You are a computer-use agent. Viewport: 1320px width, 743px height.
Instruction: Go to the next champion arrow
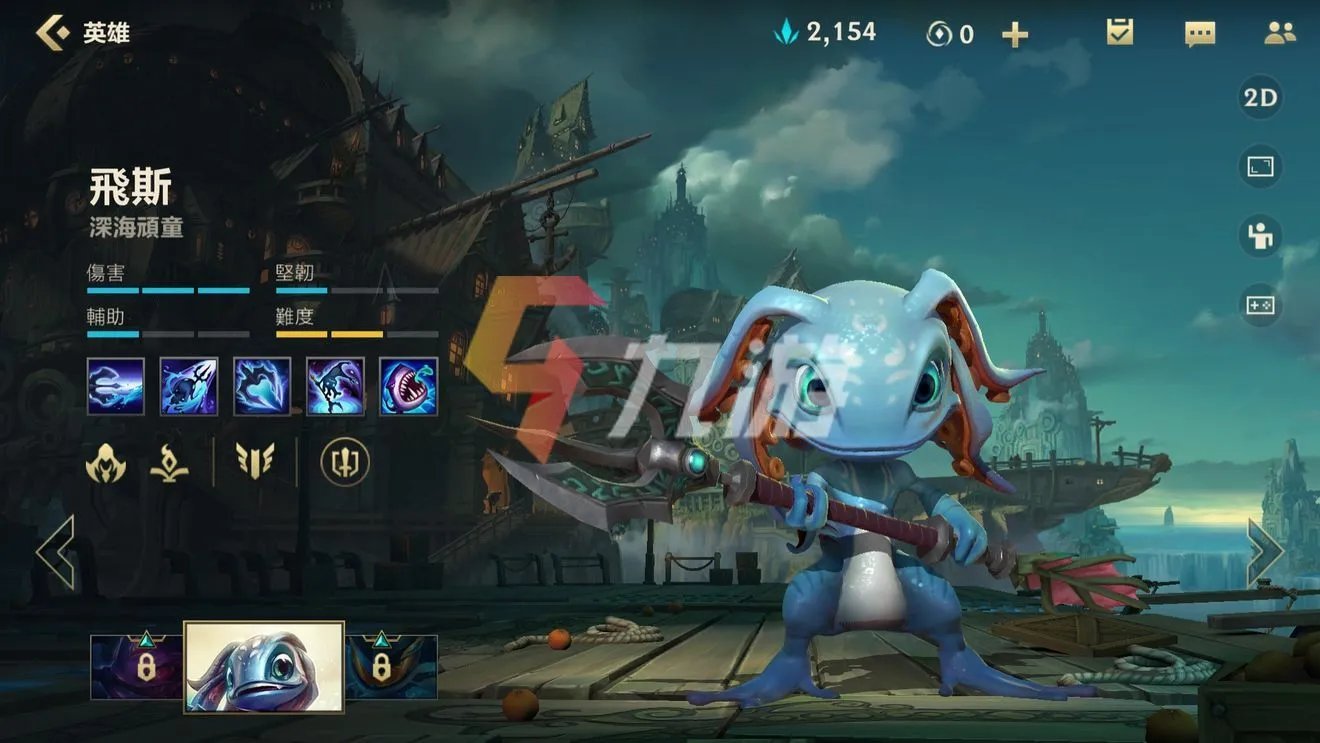coord(1264,552)
